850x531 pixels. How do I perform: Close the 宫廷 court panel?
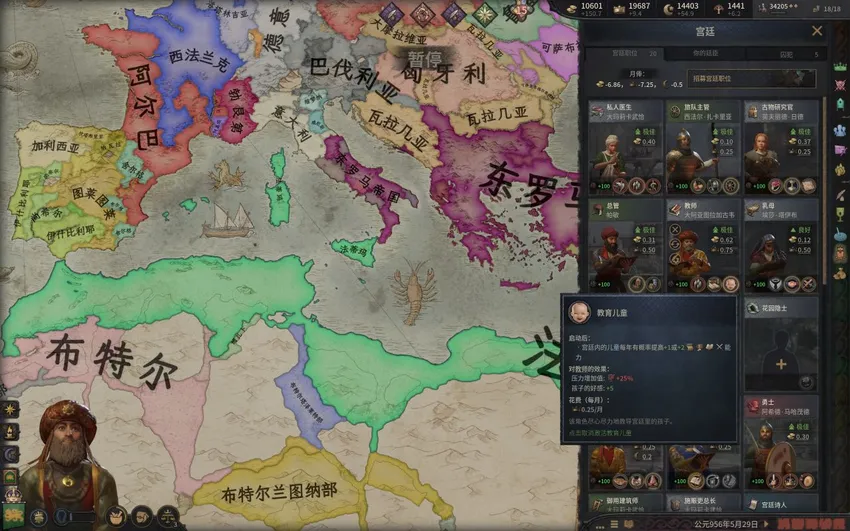click(817, 31)
